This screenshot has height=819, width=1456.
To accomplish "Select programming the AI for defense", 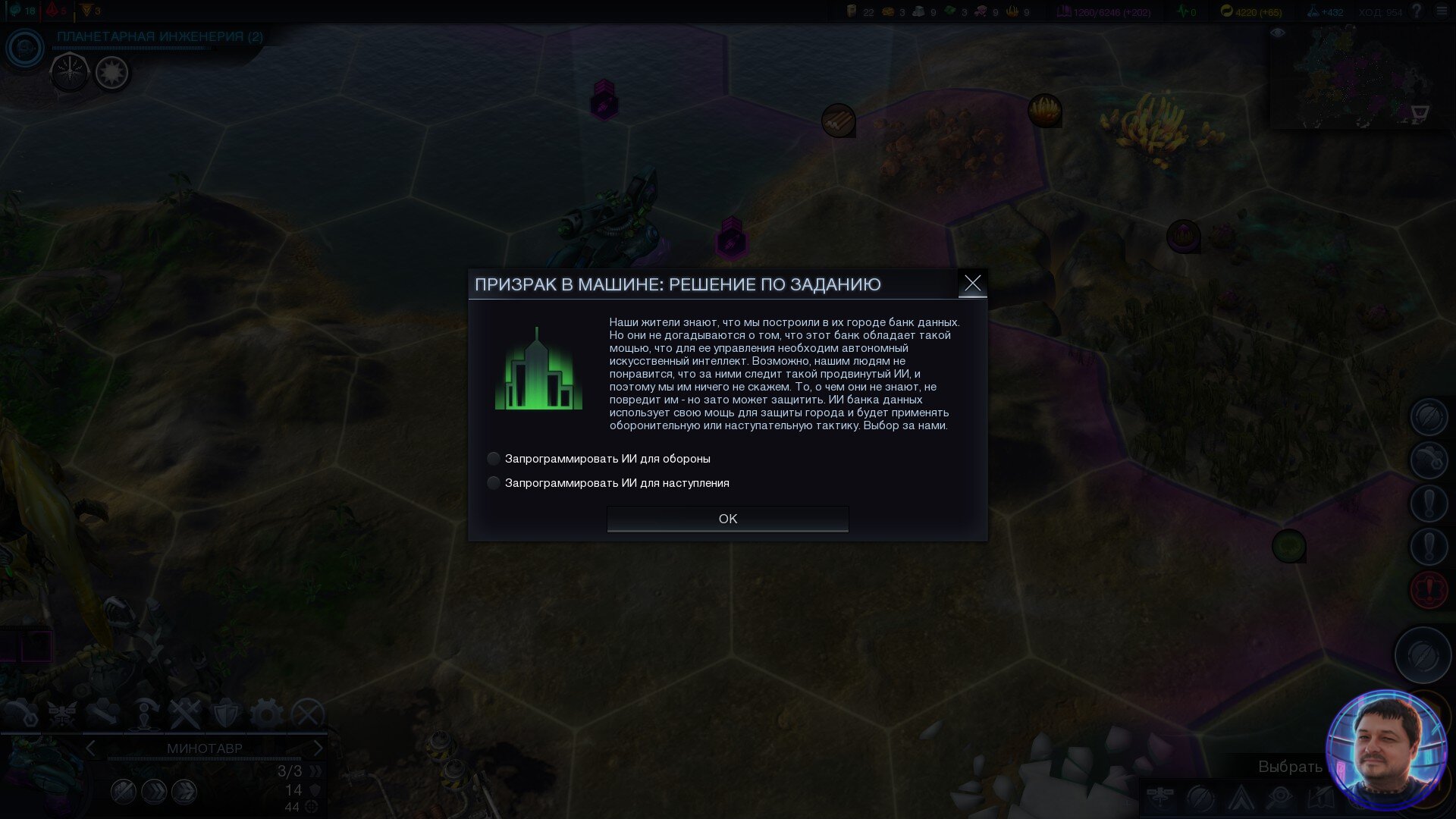I will click(494, 459).
